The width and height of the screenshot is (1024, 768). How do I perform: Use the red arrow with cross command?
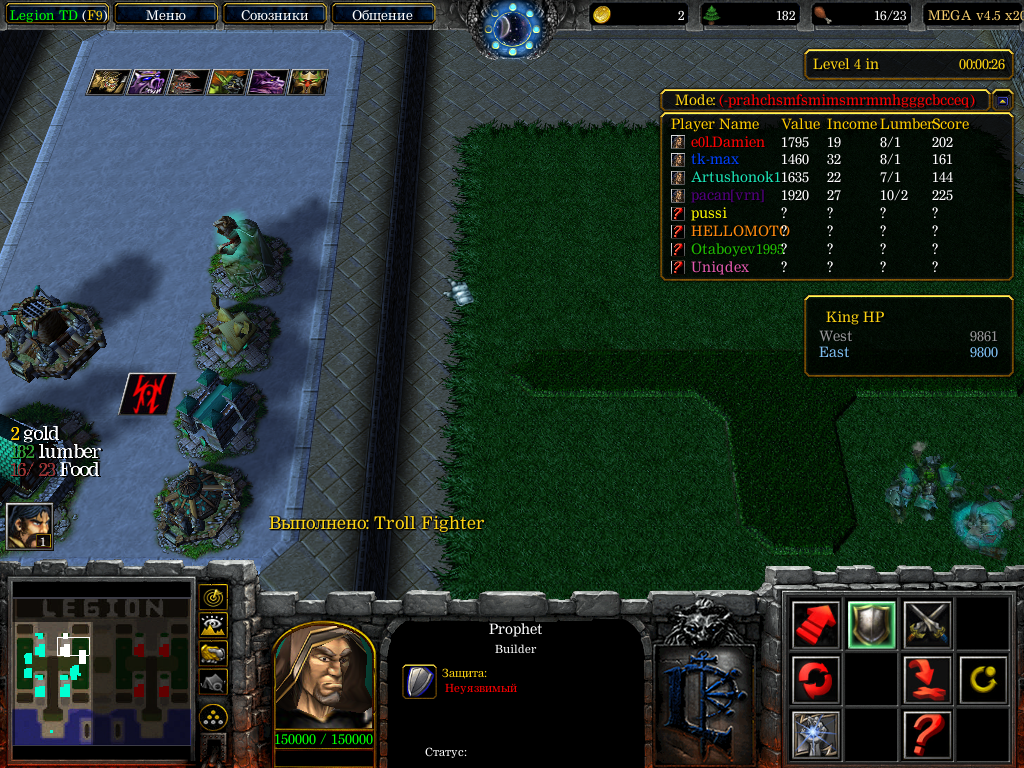click(927, 680)
